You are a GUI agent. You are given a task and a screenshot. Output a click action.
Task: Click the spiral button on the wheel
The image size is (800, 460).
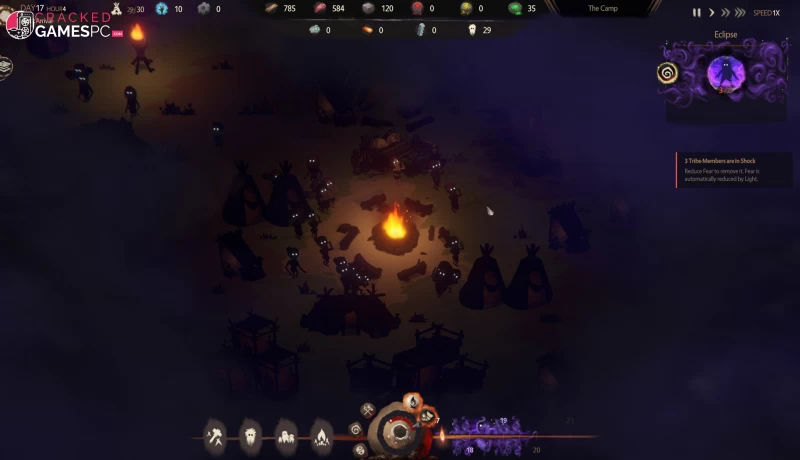click(x=355, y=429)
